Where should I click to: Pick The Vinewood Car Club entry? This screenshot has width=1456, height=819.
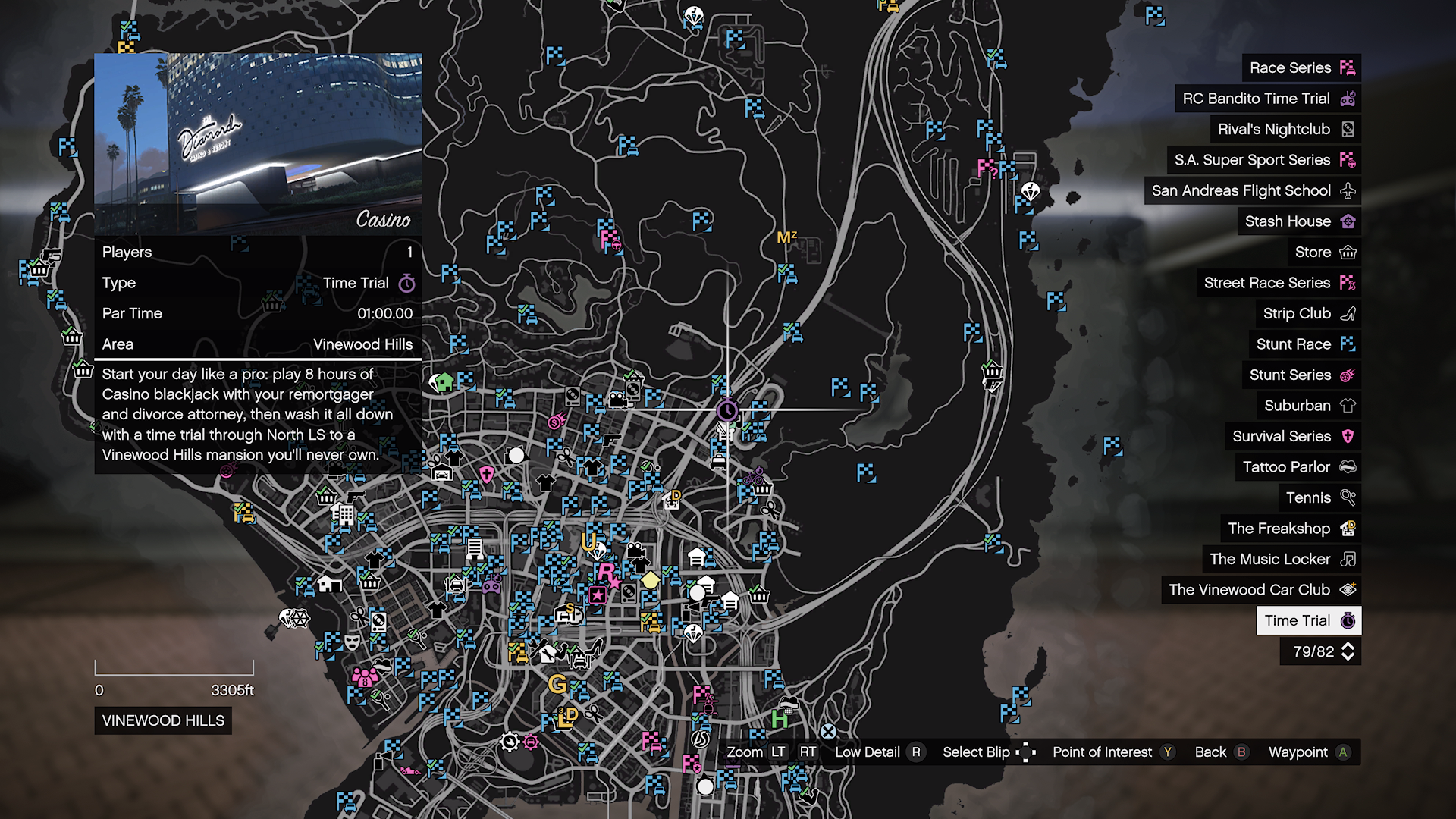1260,590
